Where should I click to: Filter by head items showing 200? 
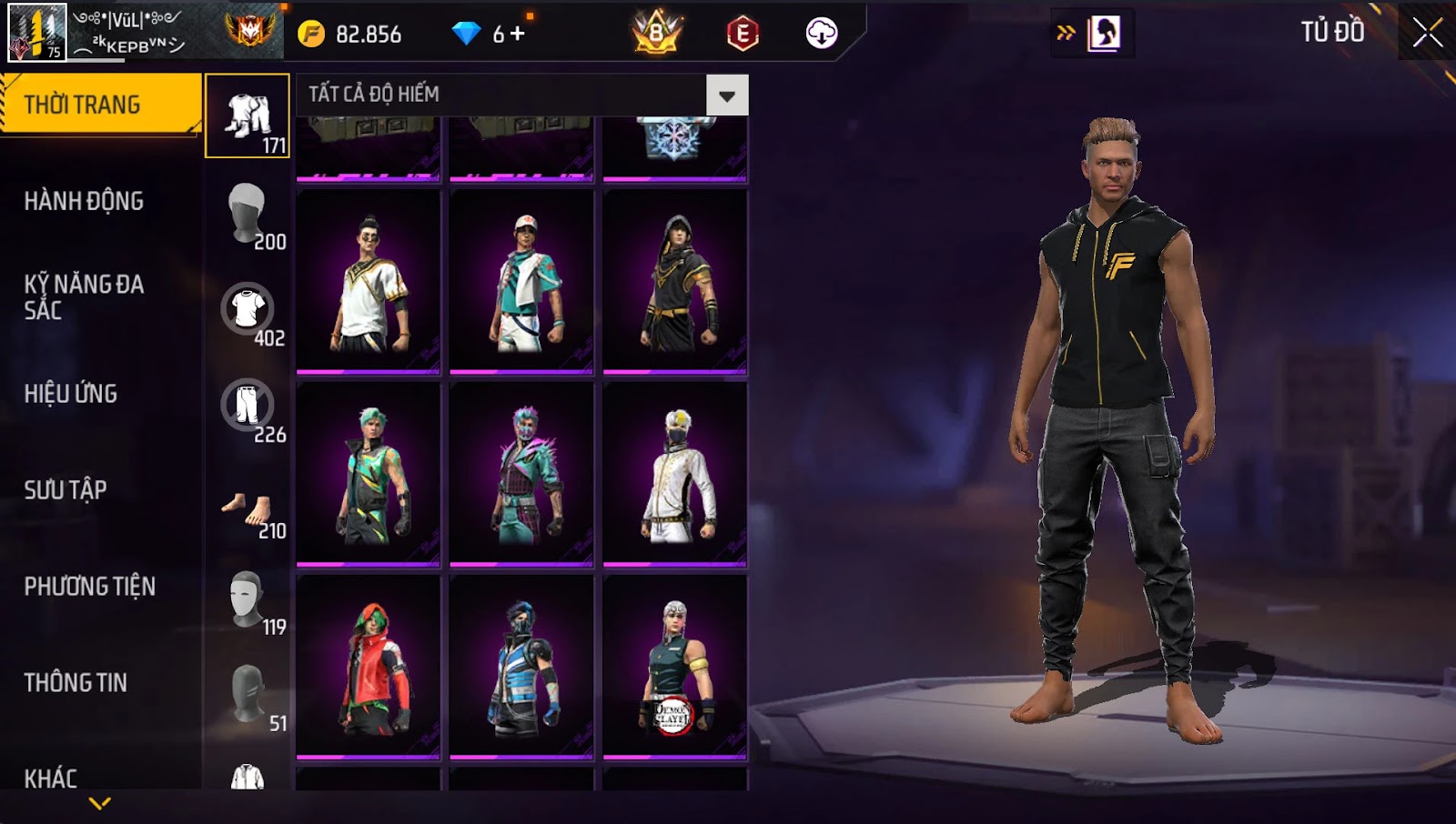tap(248, 213)
